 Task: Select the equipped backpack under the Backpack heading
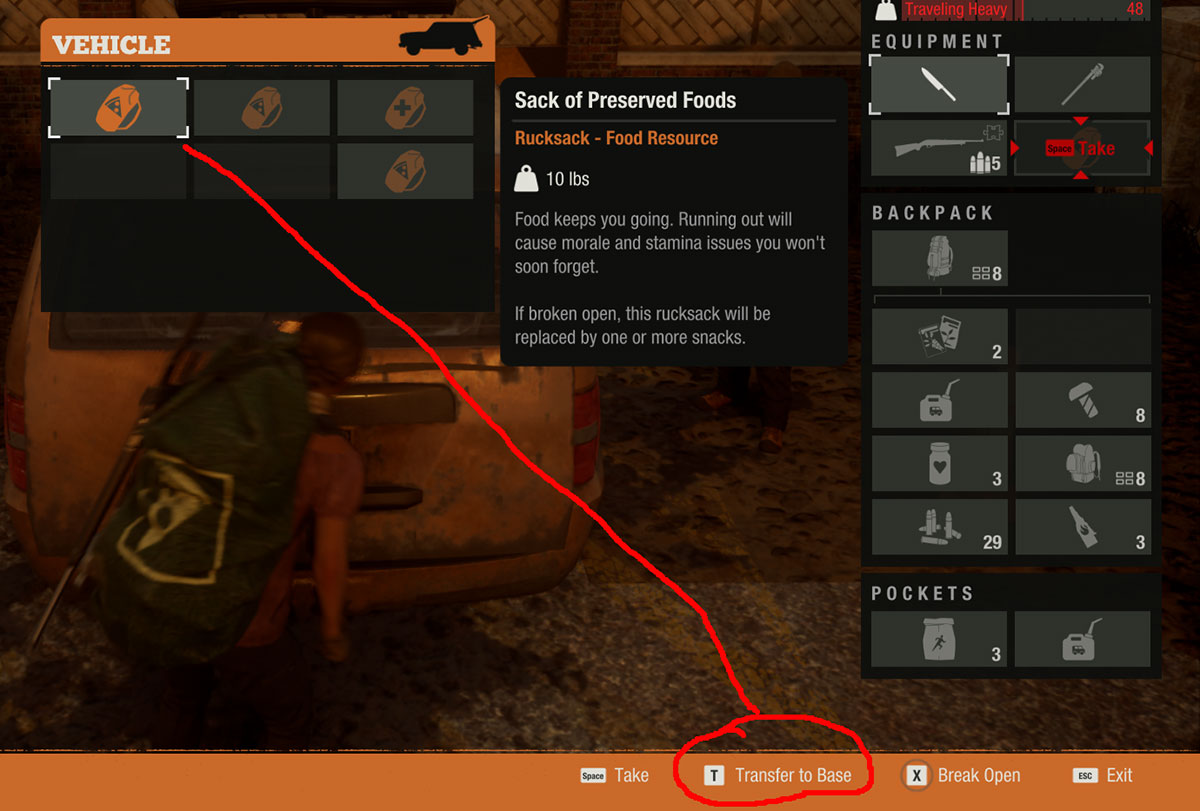click(x=939, y=259)
